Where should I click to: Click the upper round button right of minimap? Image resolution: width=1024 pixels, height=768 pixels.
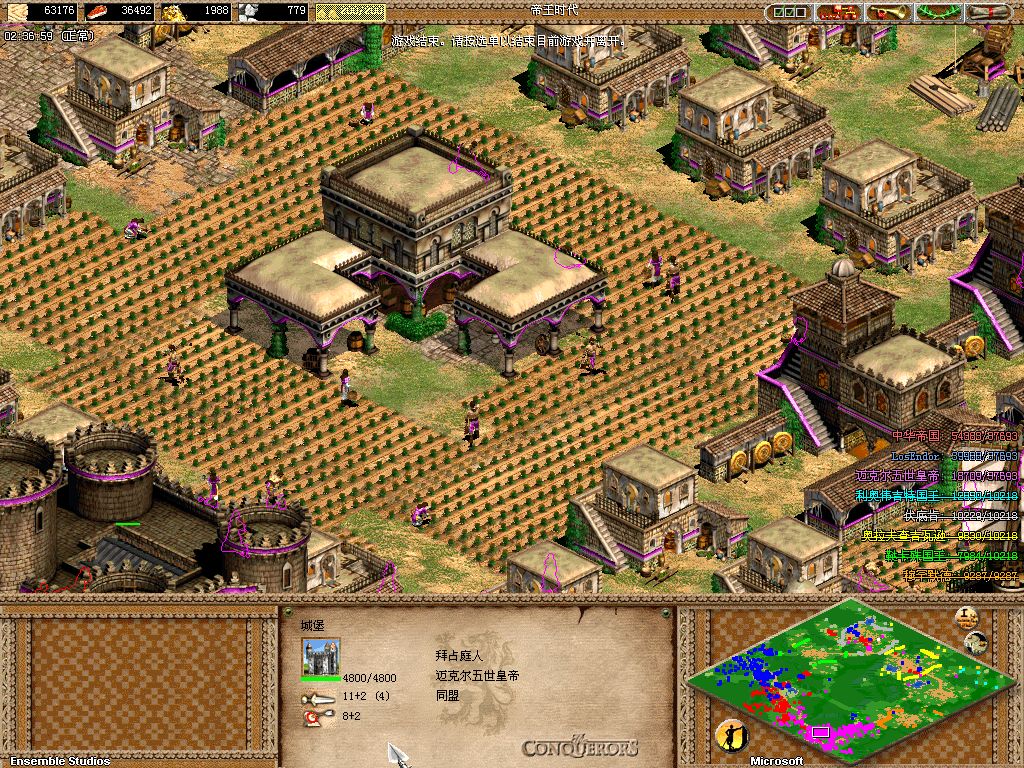(x=966, y=615)
